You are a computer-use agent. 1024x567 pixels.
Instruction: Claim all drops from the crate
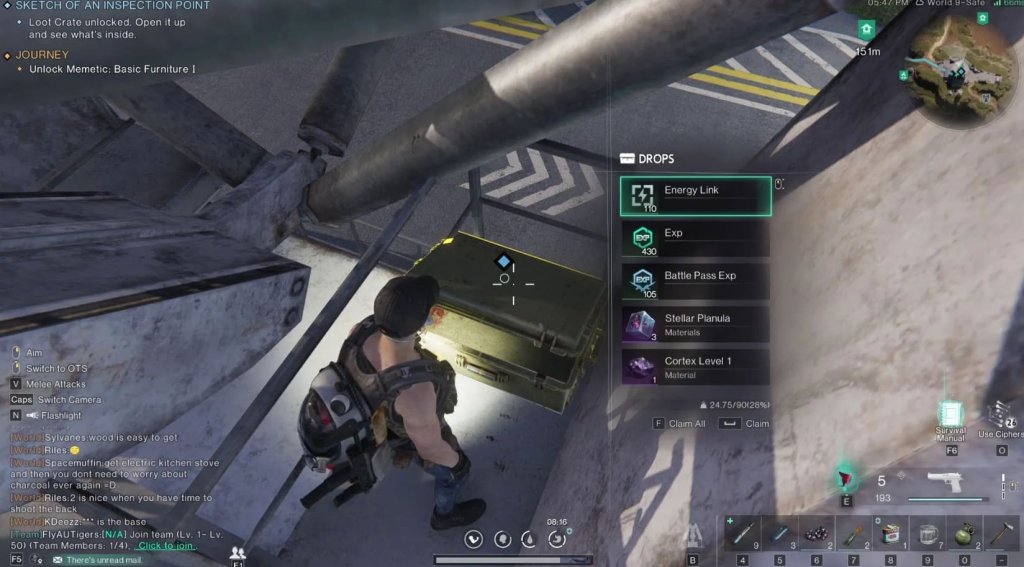680,424
